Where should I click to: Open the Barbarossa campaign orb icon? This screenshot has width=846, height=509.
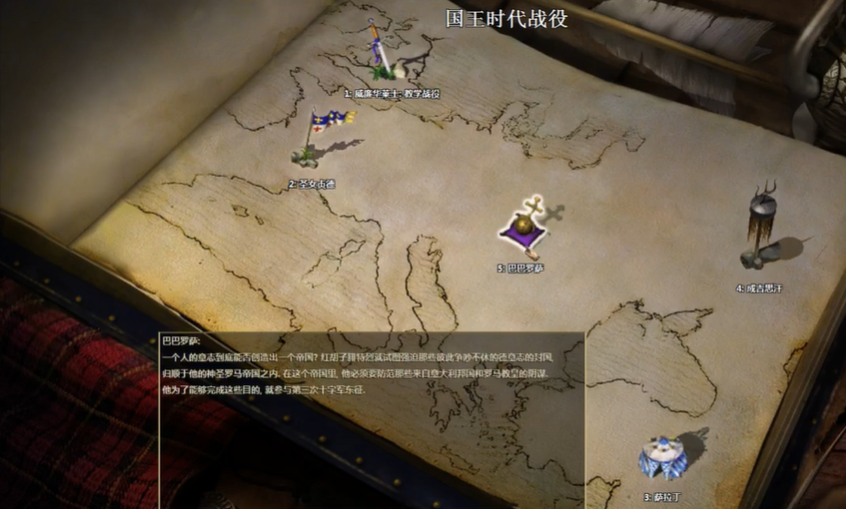click(x=525, y=230)
